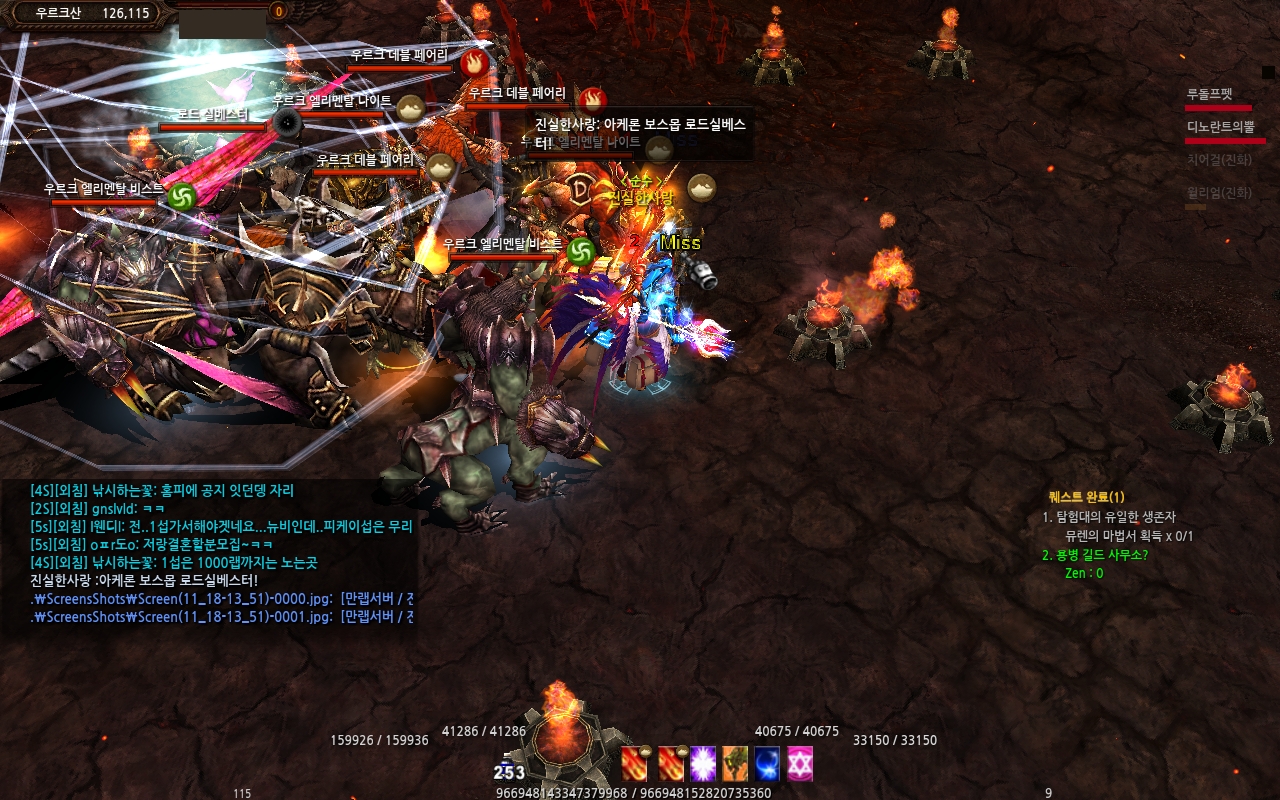
Task: Pick the 윌리엄(진화) list entry
Action: (1219, 193)
